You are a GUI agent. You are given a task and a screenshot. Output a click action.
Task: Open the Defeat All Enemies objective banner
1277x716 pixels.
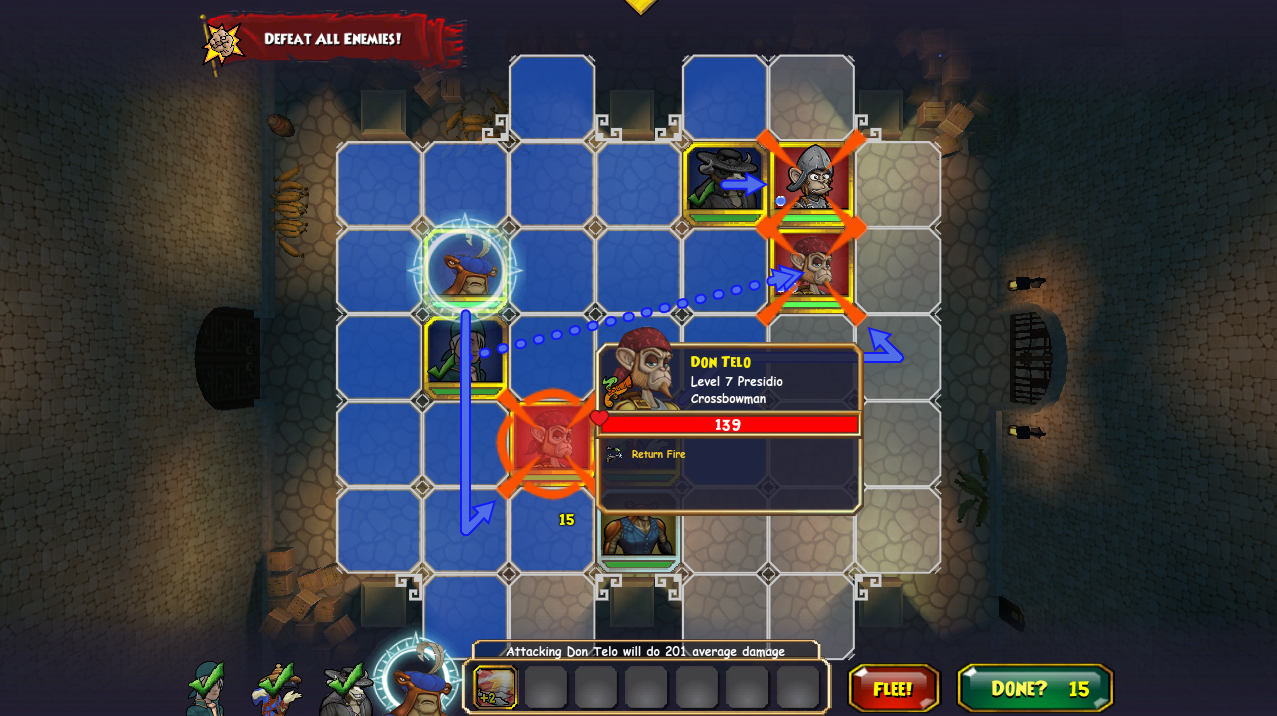coord(330,40)
